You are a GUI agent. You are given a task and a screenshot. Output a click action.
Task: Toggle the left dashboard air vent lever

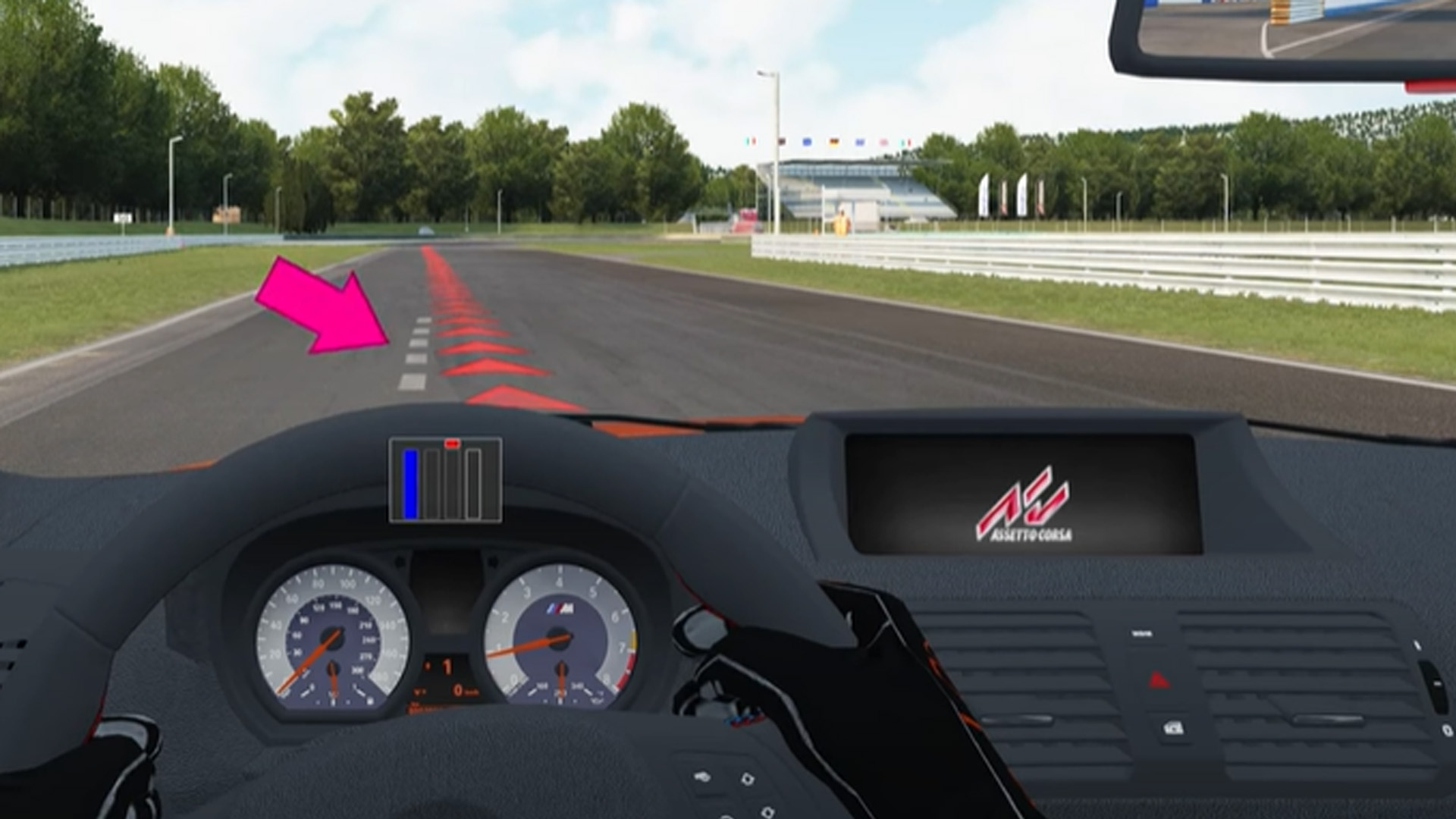pyautogui.click(x=1018, y=720)
